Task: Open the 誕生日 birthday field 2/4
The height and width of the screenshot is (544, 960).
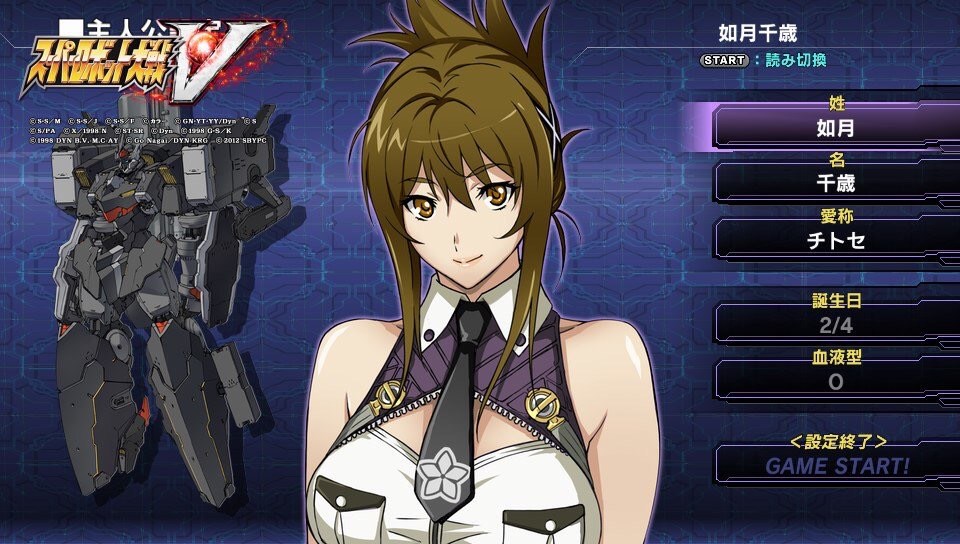Action: (836, 324)
